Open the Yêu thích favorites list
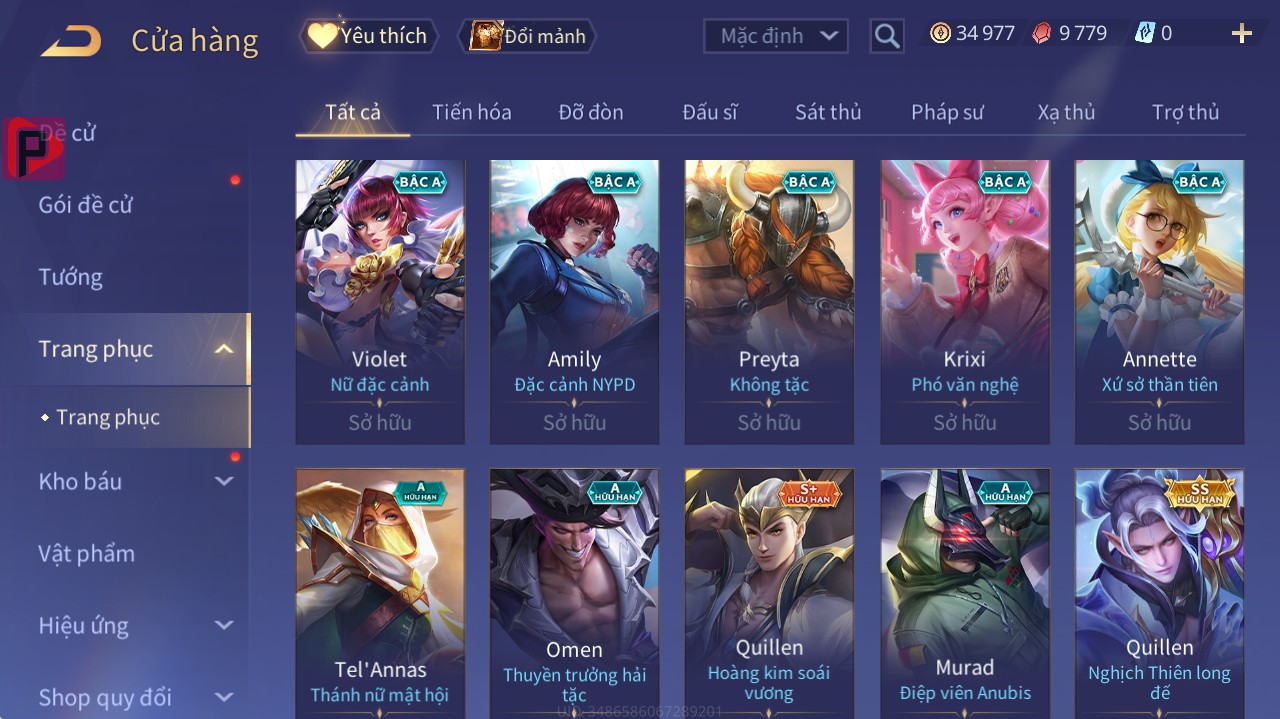1280x719 pixels. [x=369, y=36]
